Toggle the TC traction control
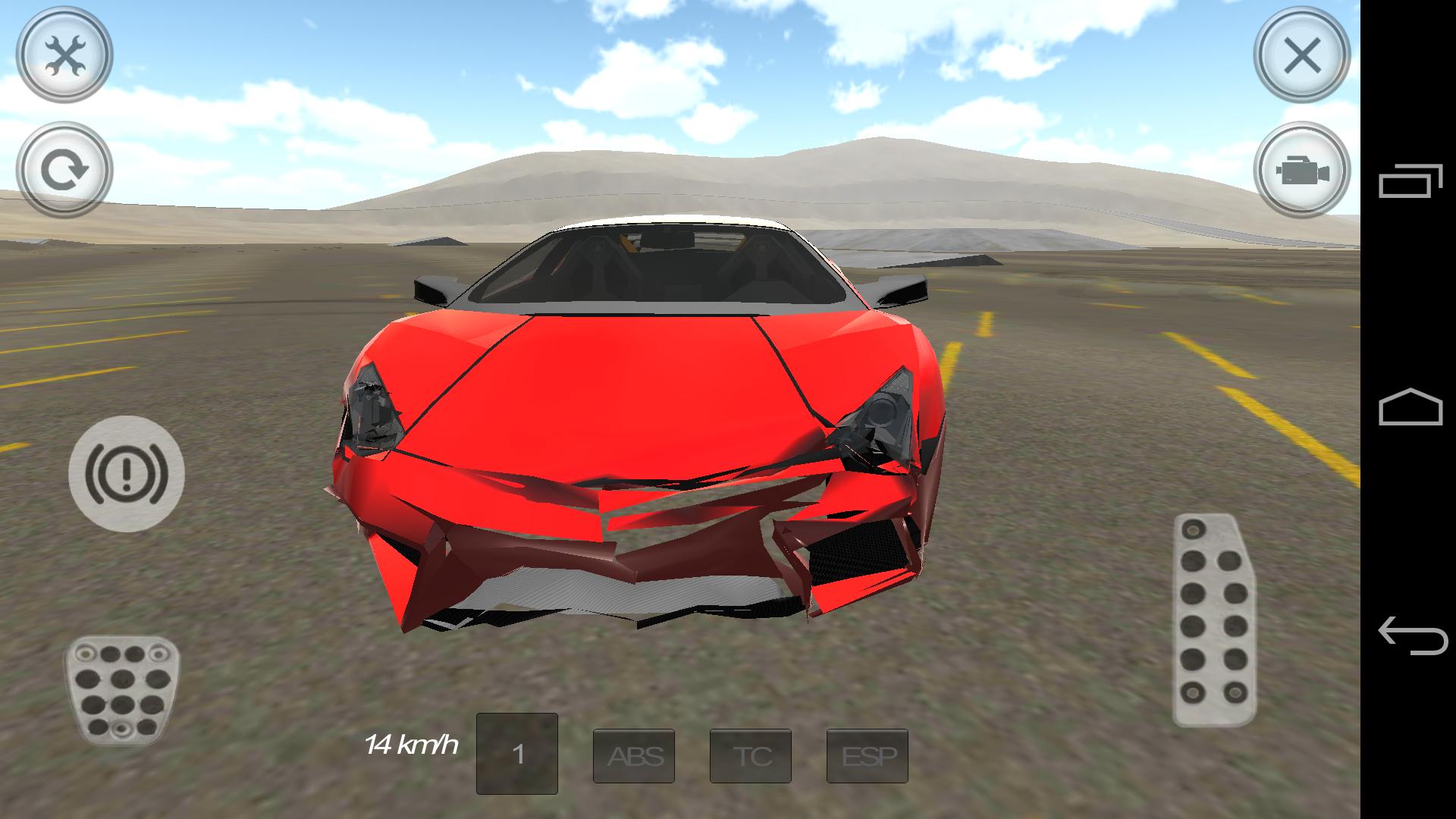 (750, 756)
